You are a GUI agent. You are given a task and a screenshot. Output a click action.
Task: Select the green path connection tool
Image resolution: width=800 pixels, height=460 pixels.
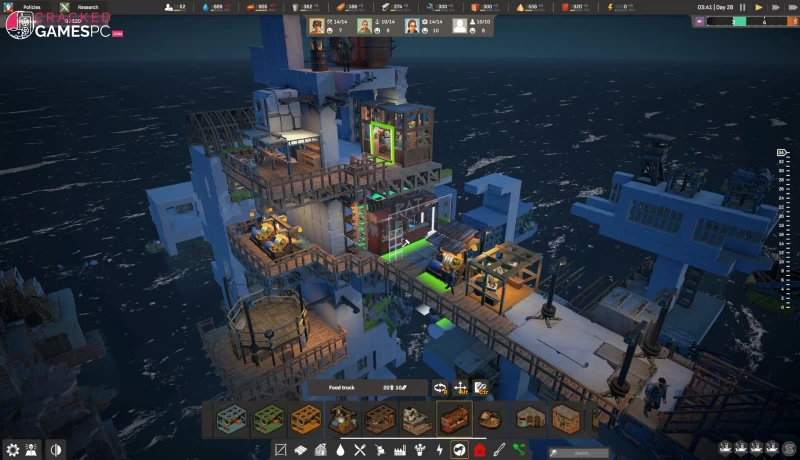(519, 450)
